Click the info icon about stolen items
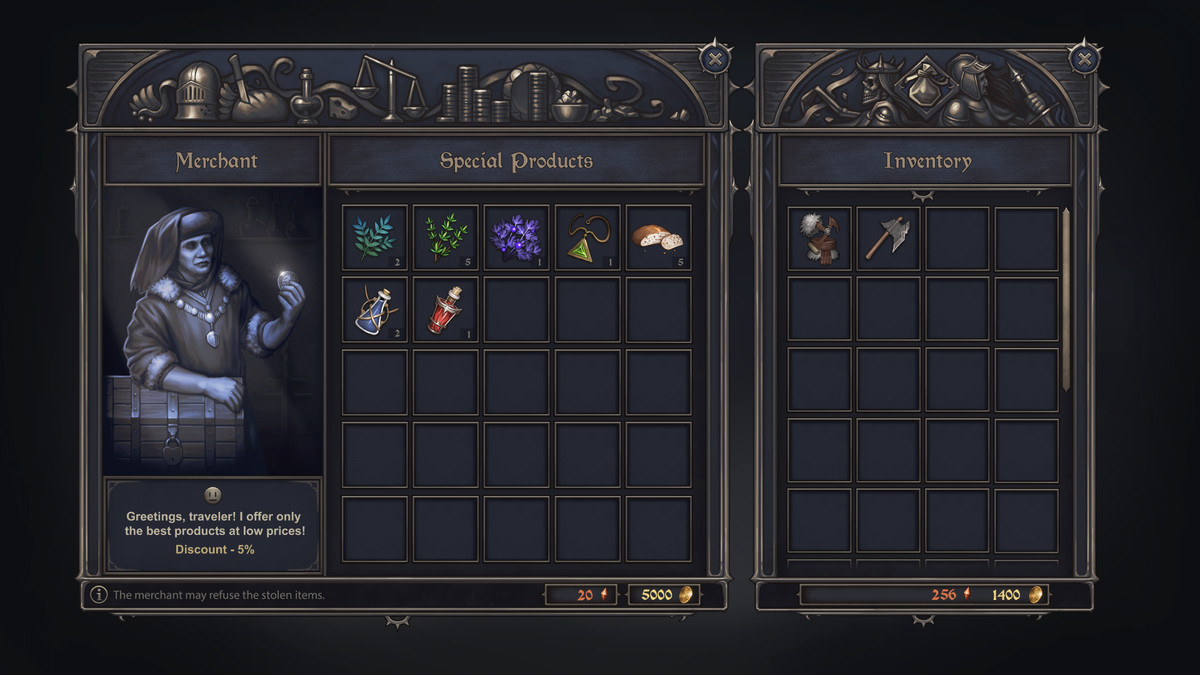The width and height of the screenshot is (1200, 675). coord(99,595)
